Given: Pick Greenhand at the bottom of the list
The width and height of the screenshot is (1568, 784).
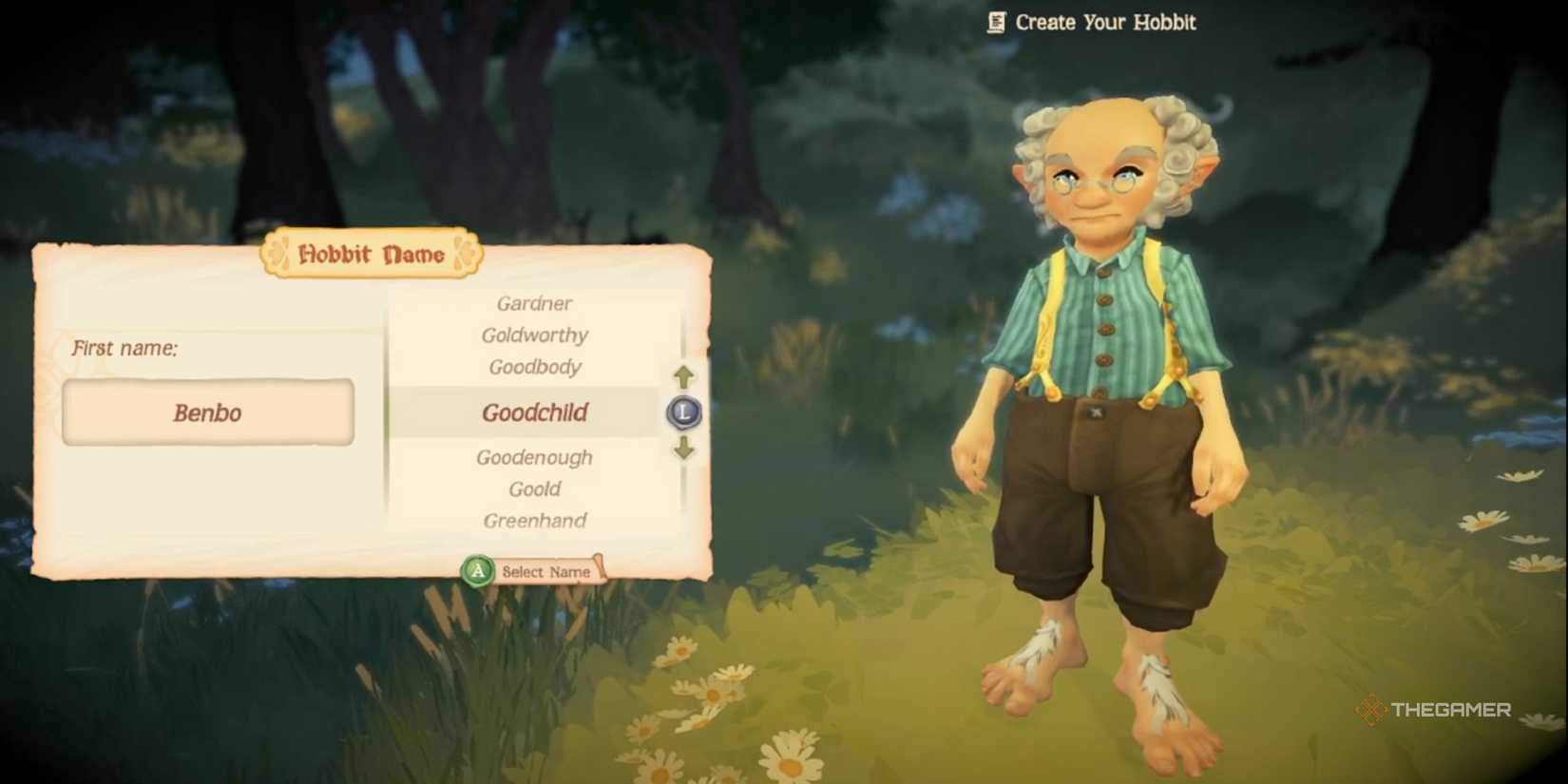Looking at the screenshot, I should (x=534, y=521).
